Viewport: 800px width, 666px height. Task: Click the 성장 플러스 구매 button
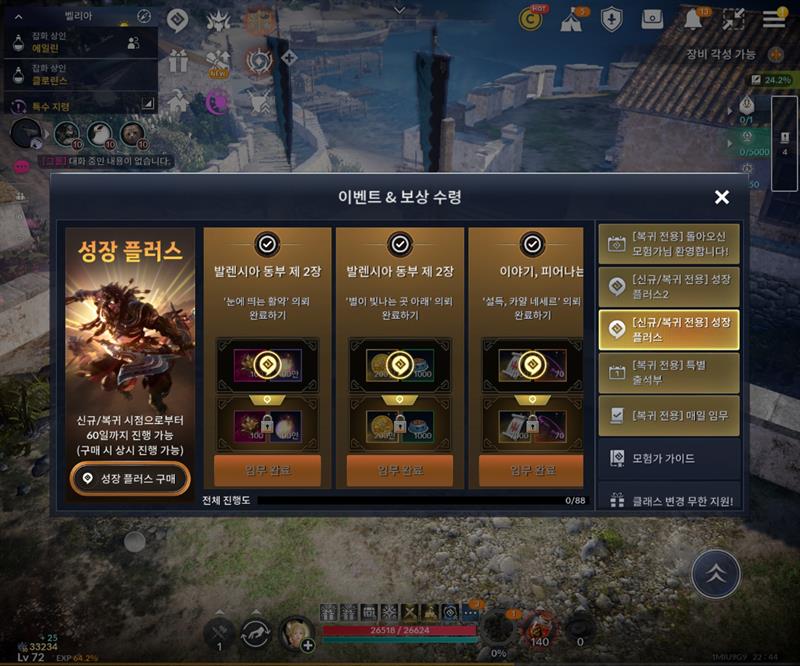pos(130,479)
